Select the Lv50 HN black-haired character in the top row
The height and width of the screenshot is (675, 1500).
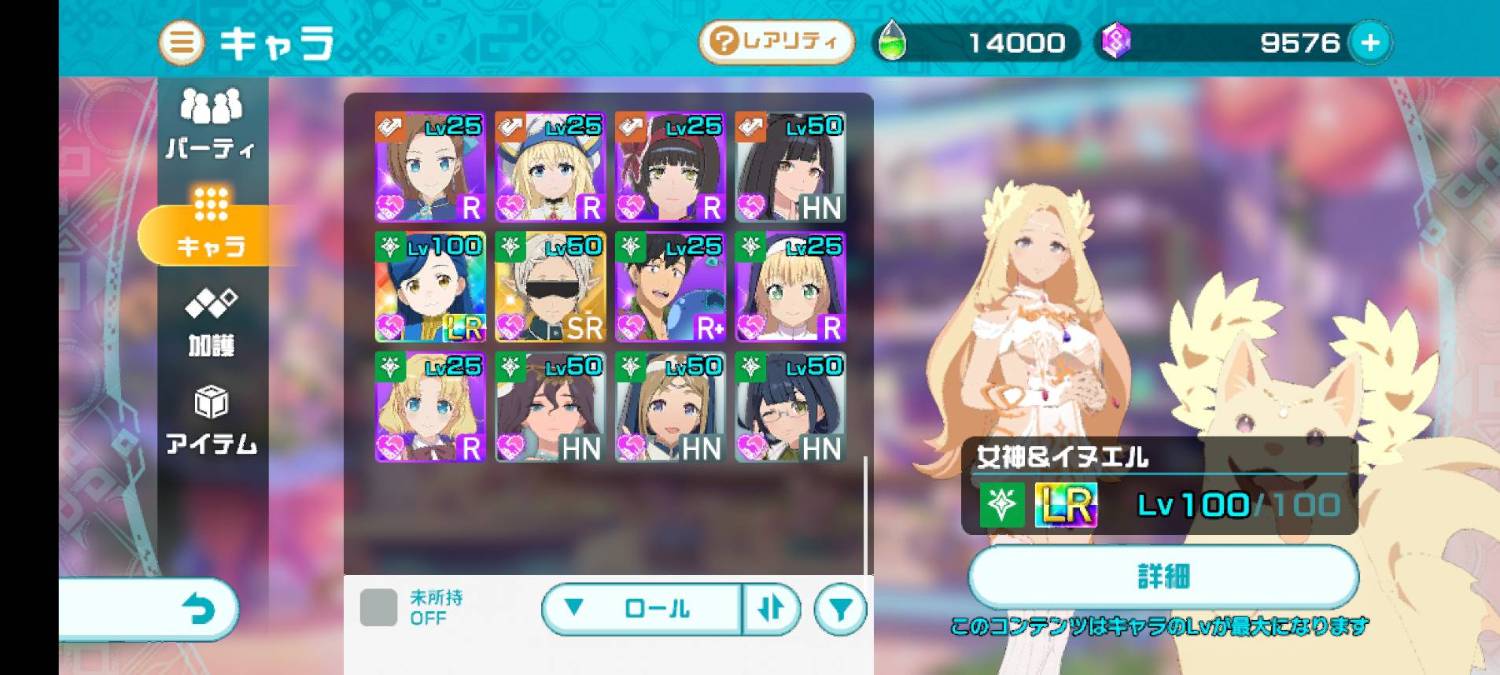tap(790, 167)
